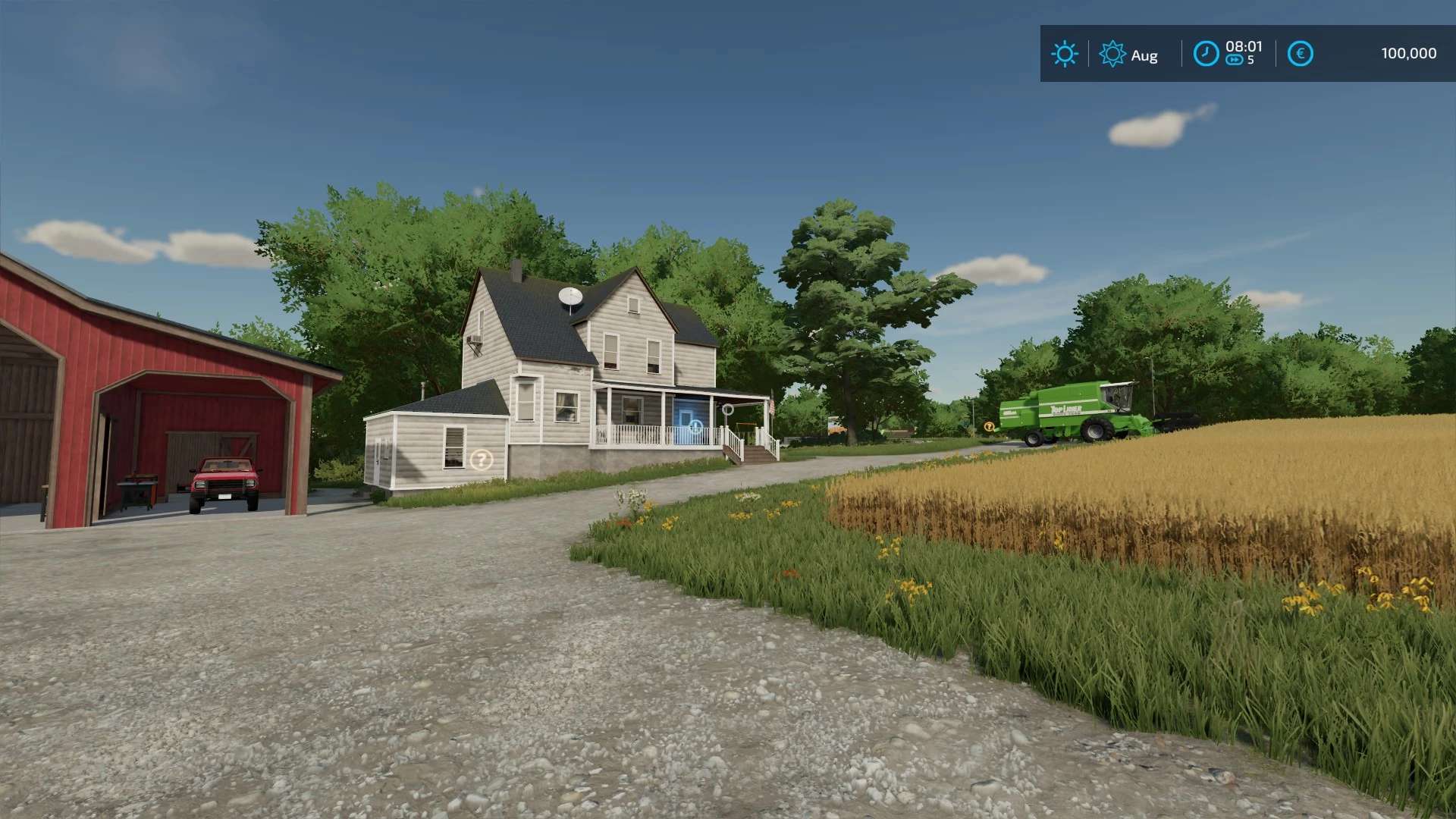
Task: Click the clock icon
Action: (x=1206, y=54)
